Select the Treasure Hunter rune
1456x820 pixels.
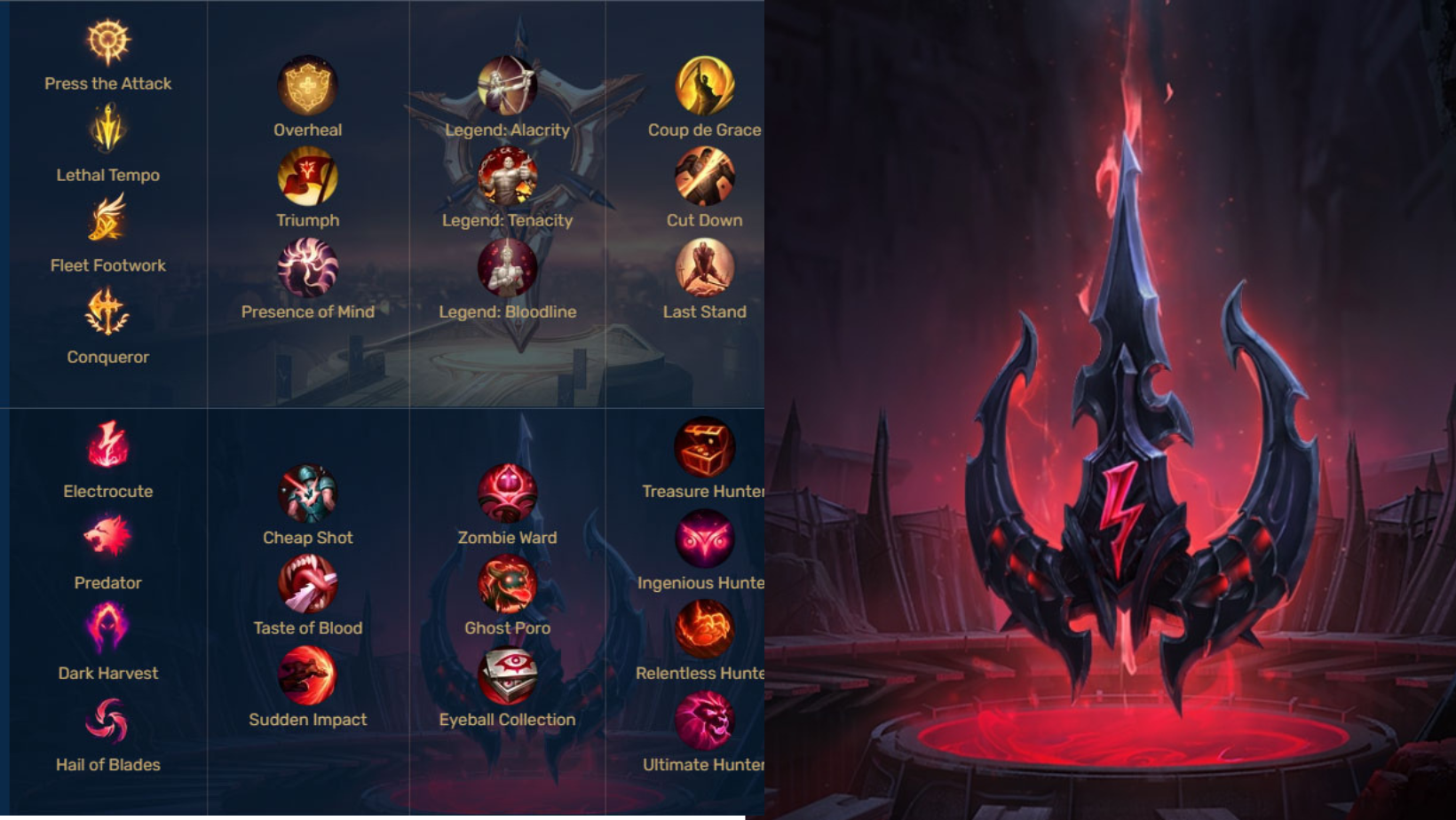(704, 447)
